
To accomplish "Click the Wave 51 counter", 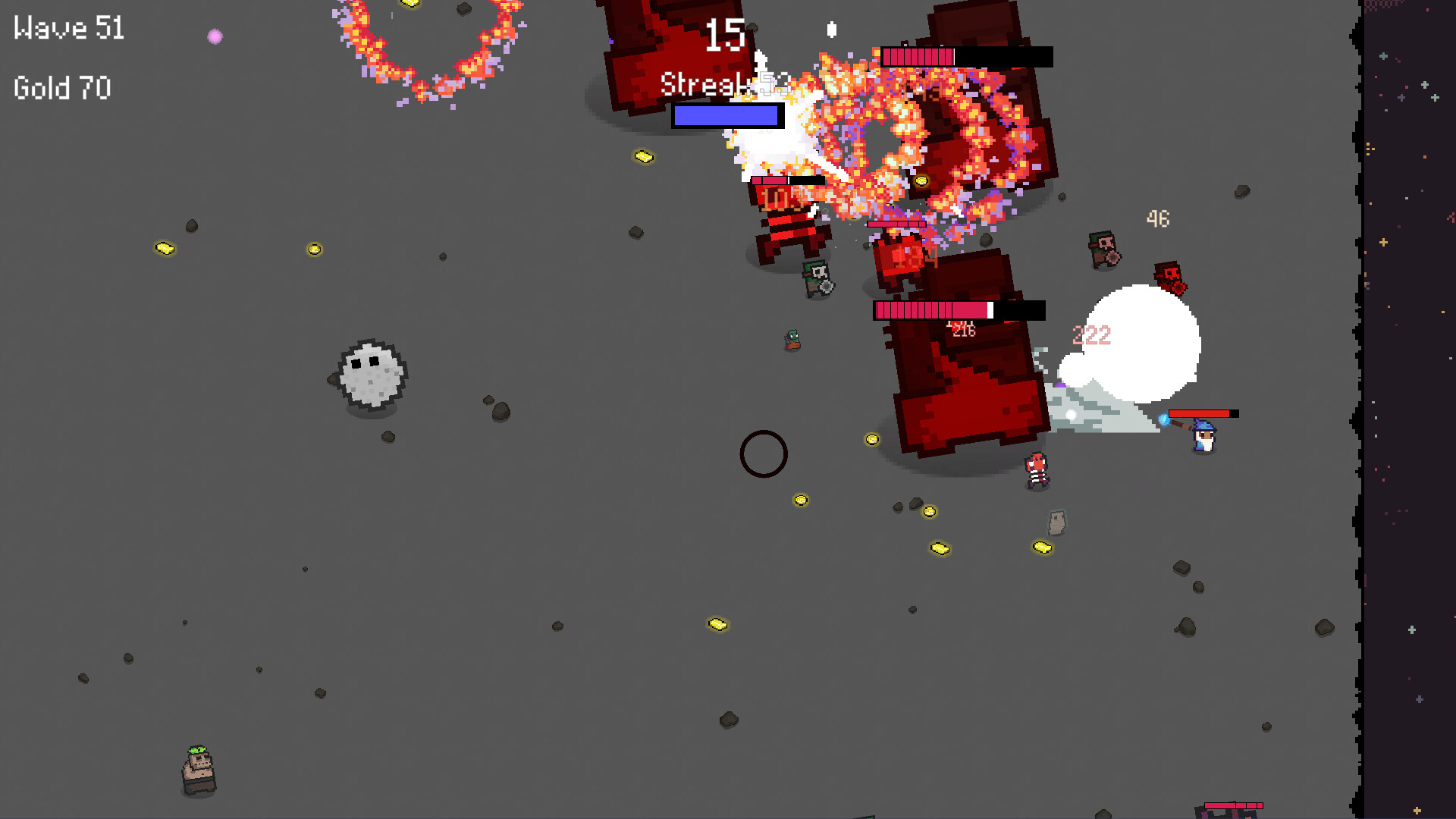I will point(68,28).
